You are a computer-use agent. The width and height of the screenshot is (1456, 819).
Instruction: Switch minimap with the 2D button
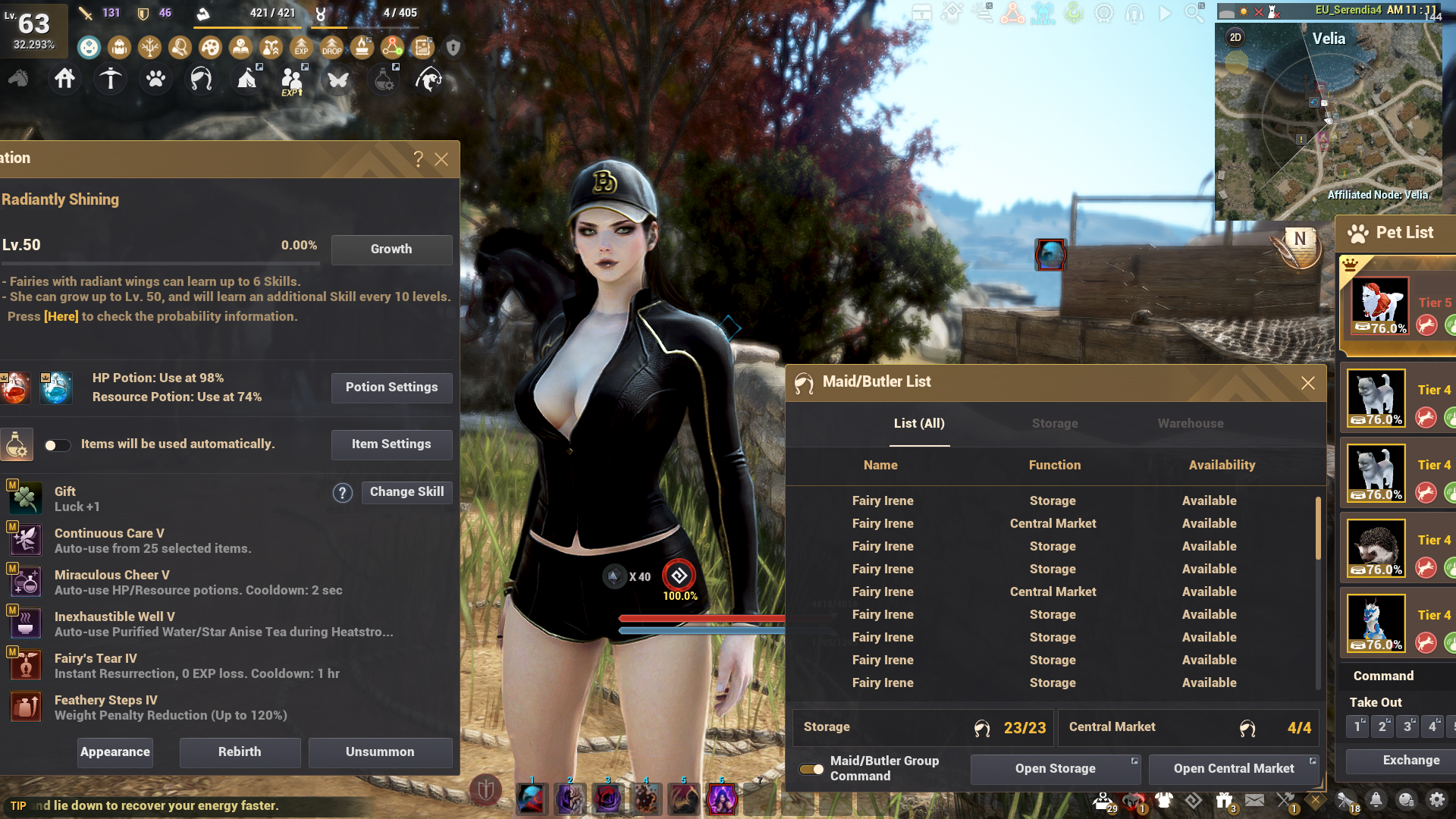click(x=1235, y=38)
